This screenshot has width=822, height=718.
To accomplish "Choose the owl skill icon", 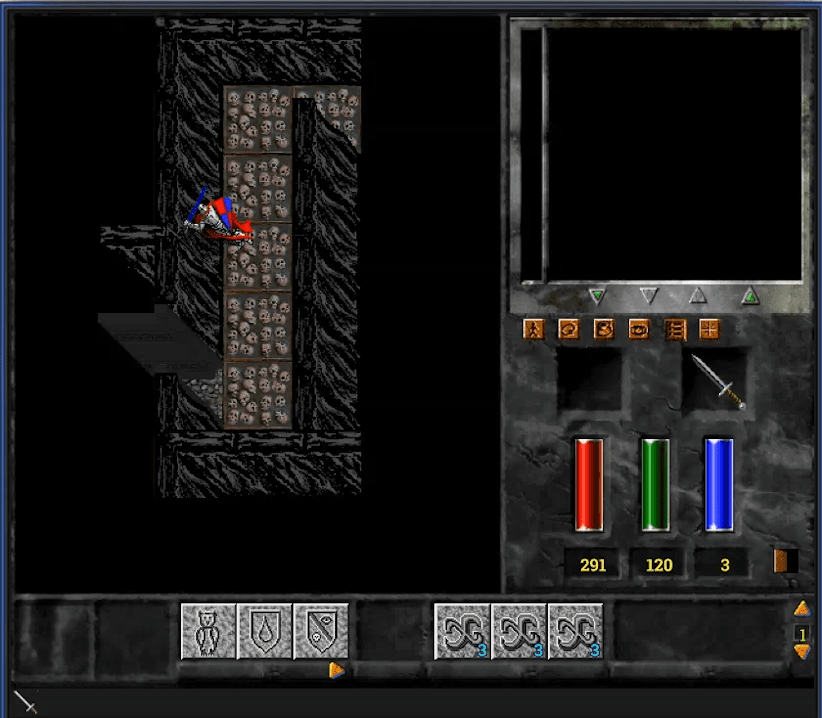I will coord(208,632).
